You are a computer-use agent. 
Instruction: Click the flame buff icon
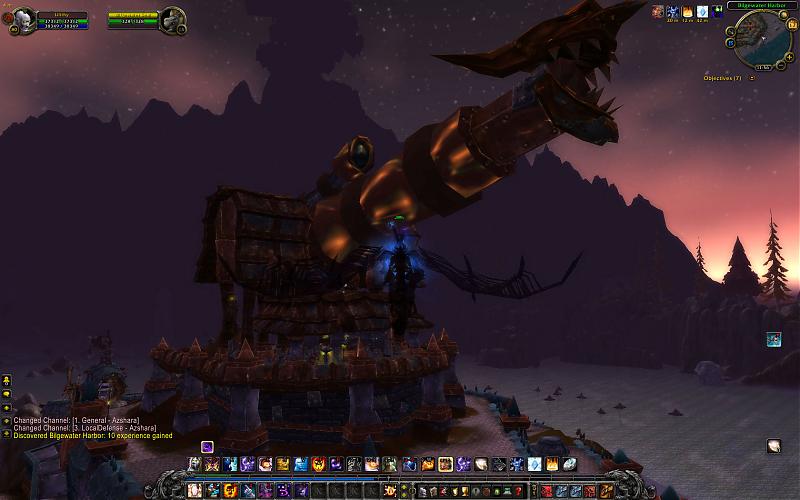coord(687,12)
